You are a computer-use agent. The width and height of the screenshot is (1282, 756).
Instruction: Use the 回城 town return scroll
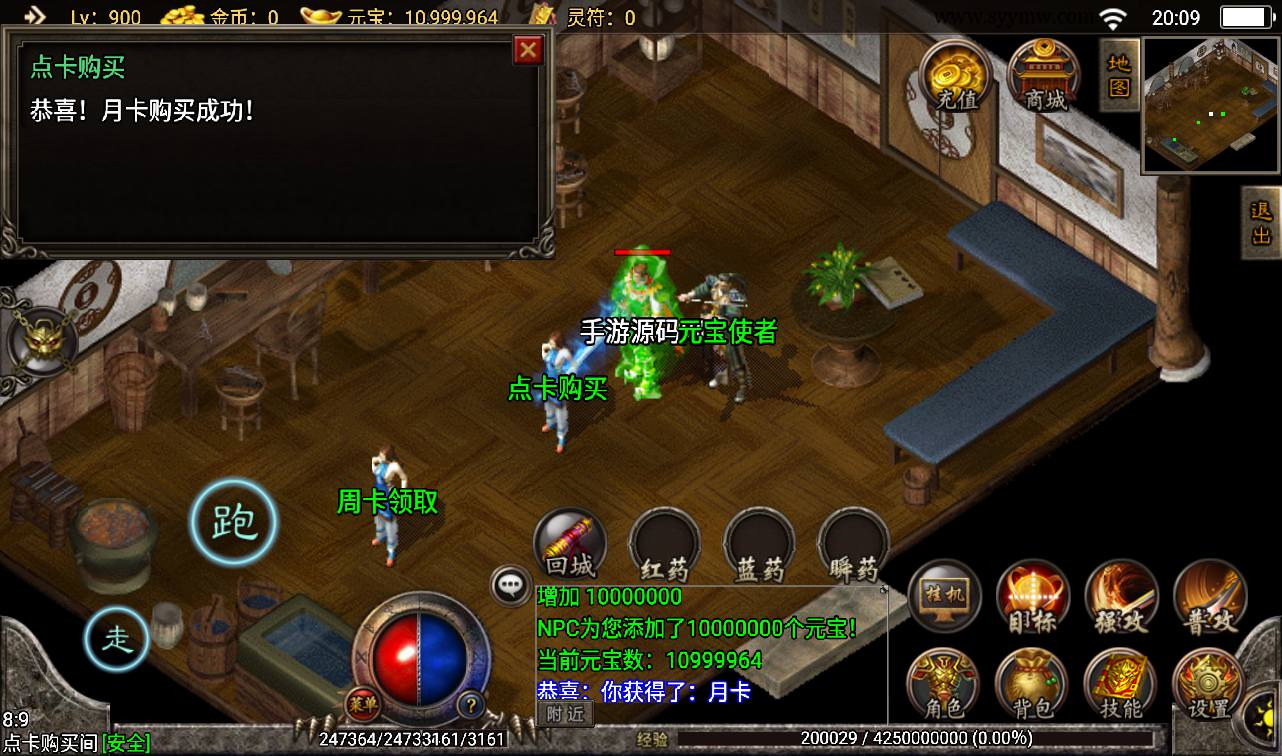point(570,545)
